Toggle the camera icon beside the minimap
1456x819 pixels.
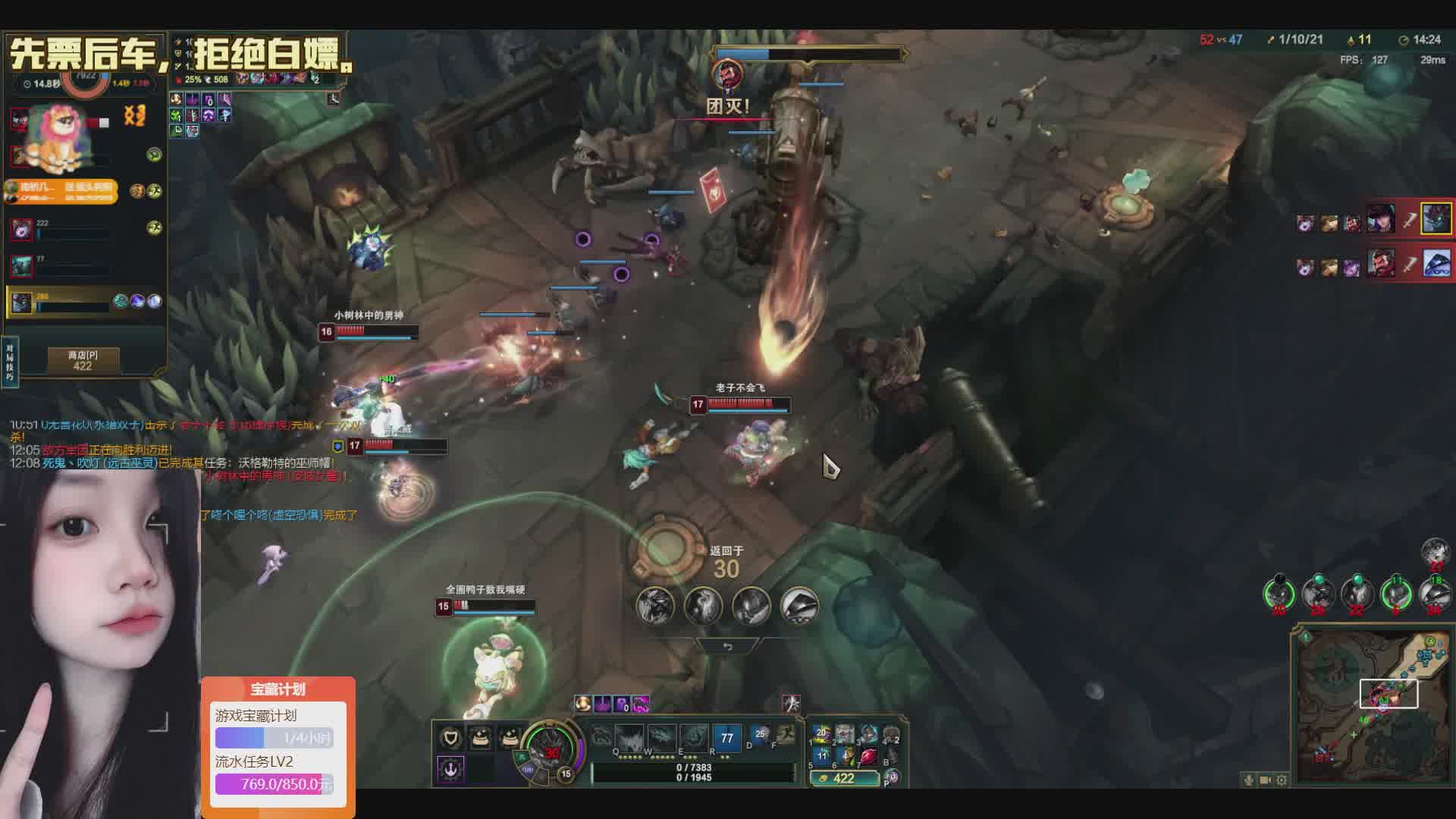pos(1265,780)
